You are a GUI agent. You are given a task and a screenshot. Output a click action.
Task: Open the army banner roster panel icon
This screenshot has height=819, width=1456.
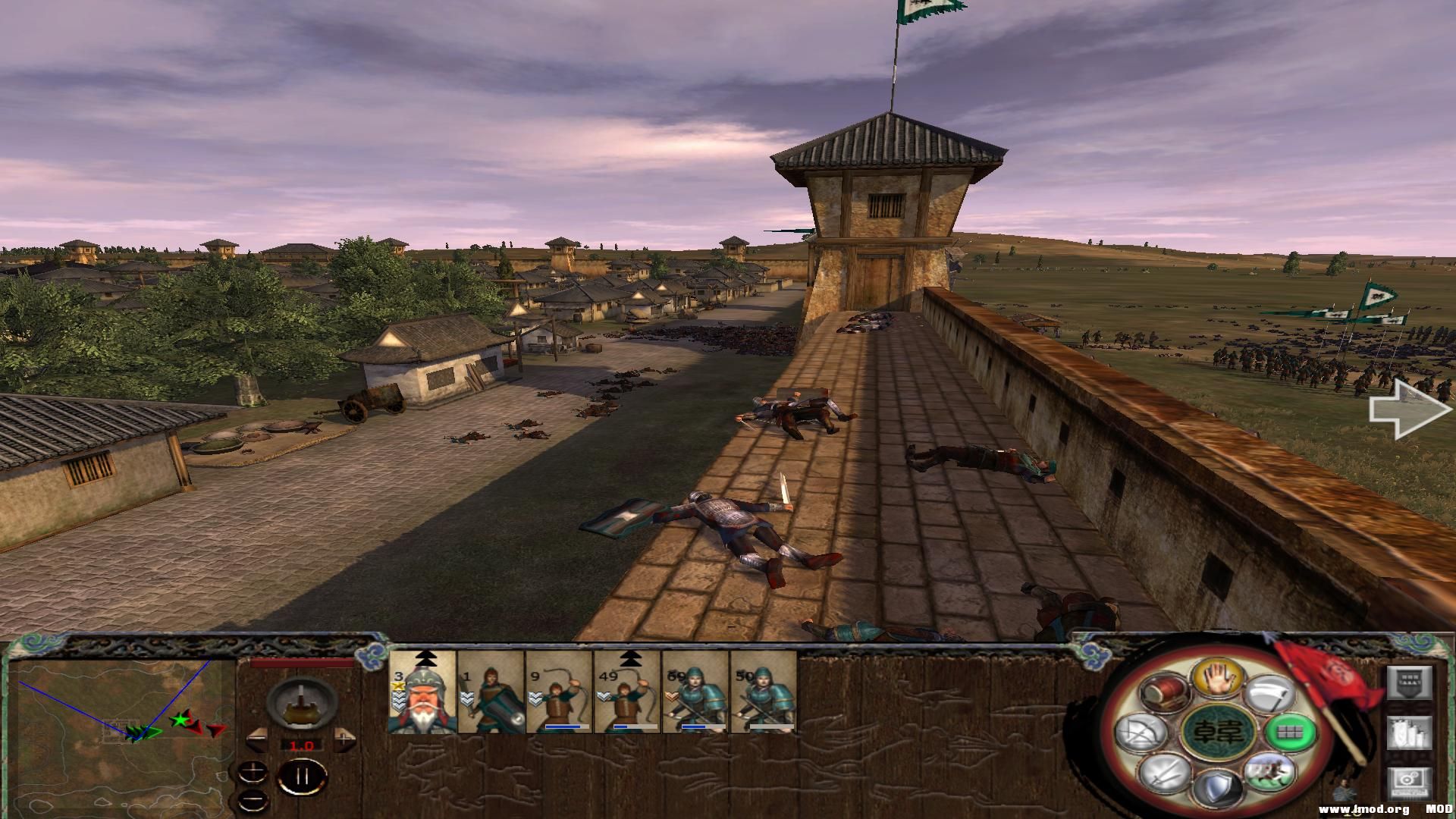tap(1410, 682)
